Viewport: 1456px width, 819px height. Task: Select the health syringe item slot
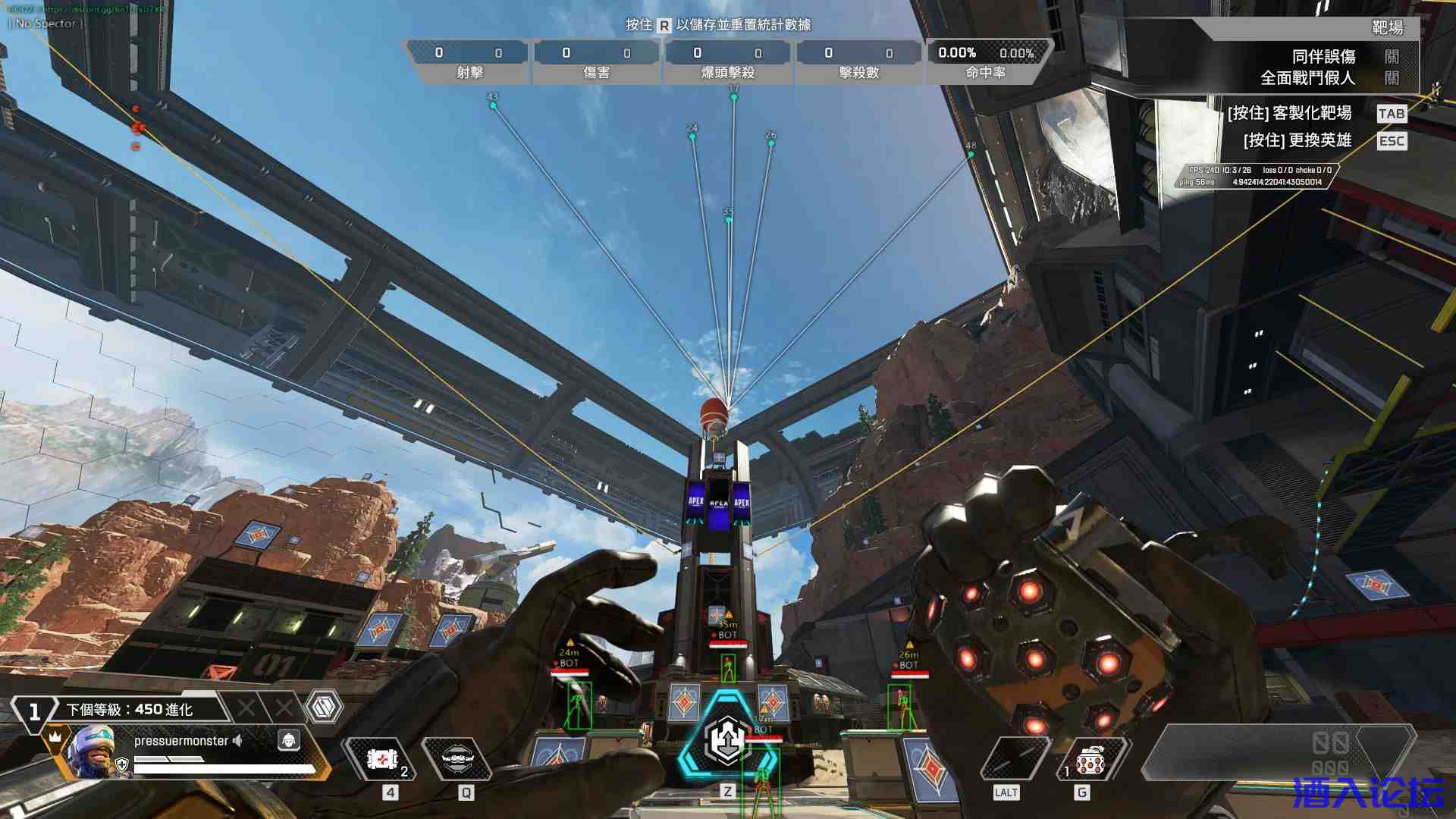point(383,759)
